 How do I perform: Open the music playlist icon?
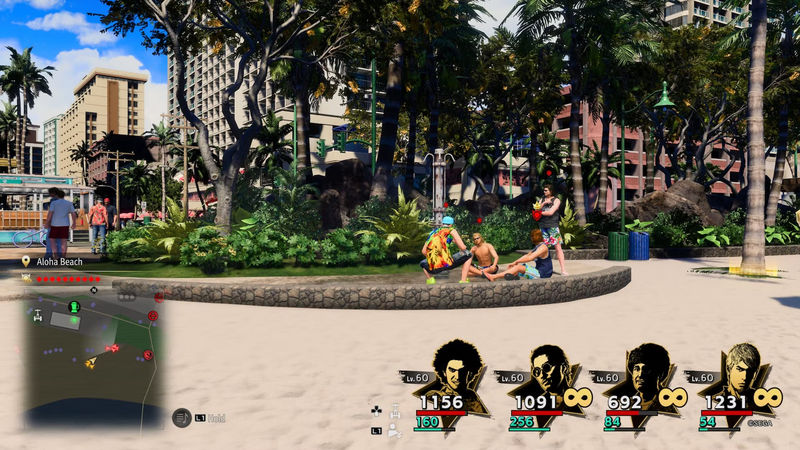point(181,418)
